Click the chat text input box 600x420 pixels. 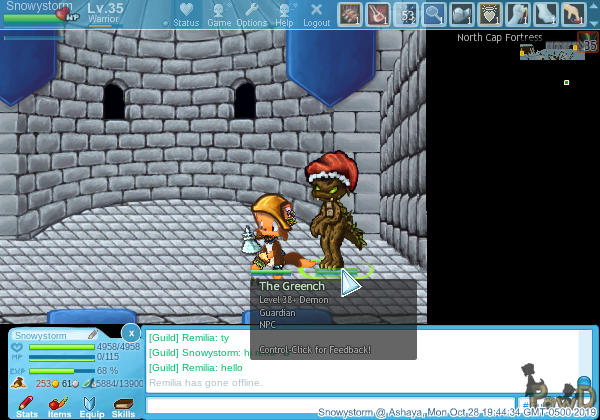tap(330, 405)
